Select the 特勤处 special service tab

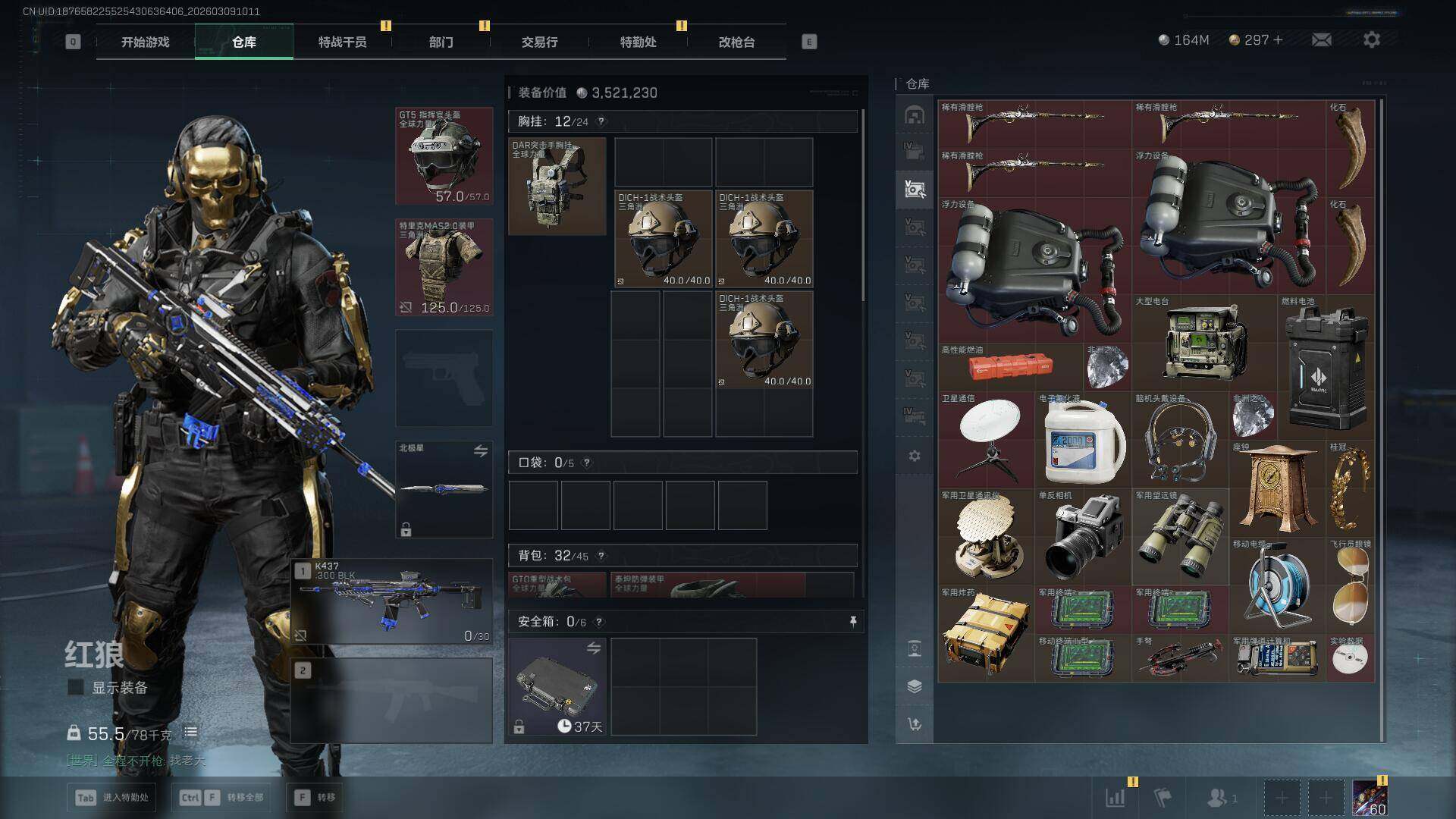point(638,42)
